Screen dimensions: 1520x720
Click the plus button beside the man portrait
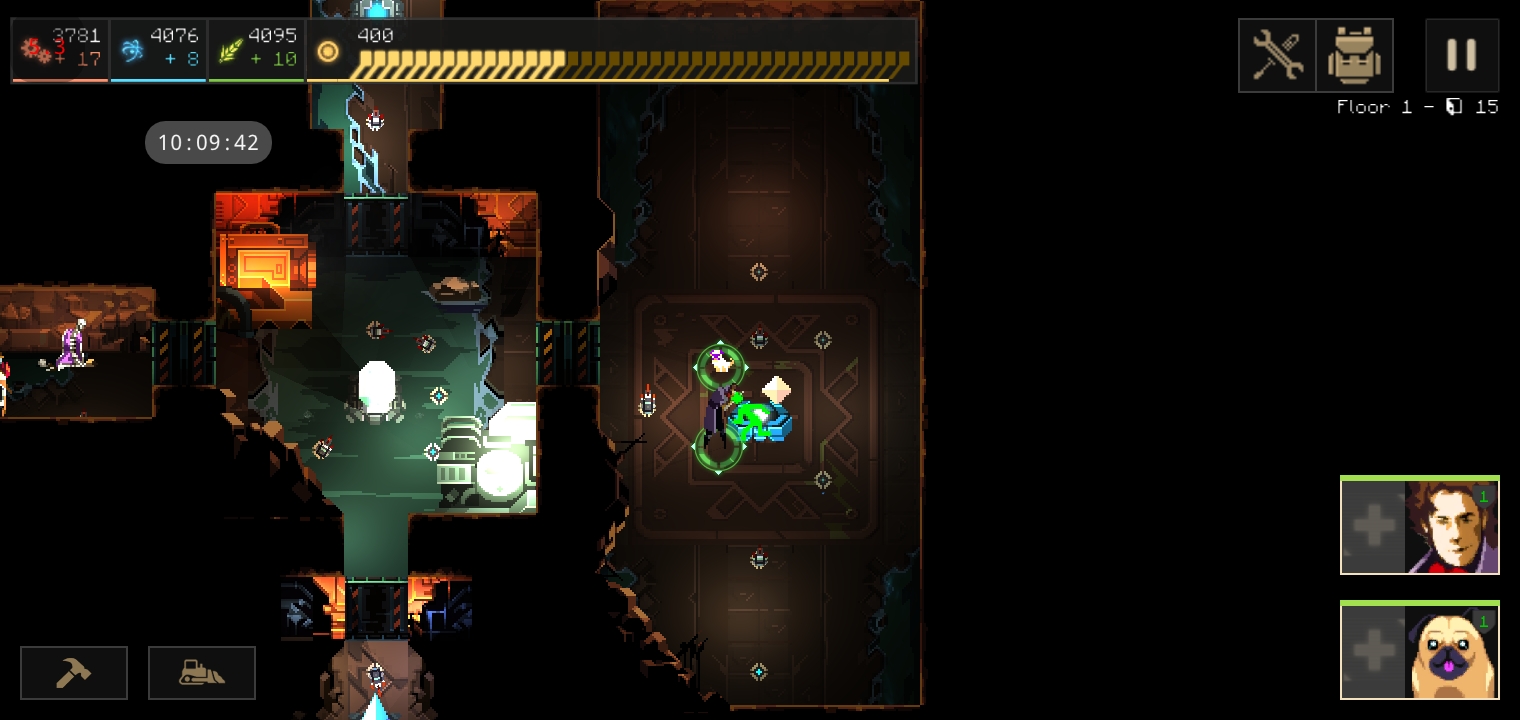1373,526
